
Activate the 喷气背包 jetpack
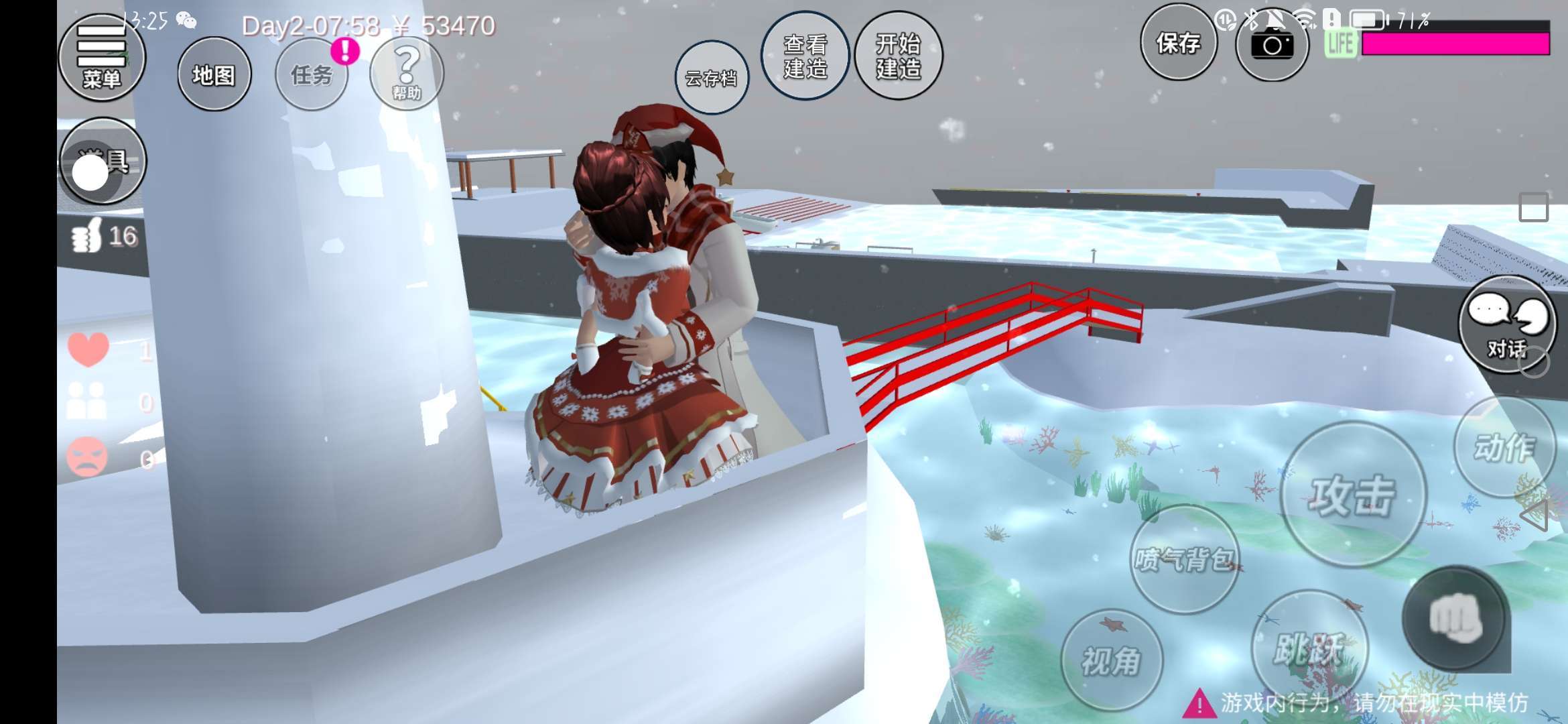click(1184, 558)
